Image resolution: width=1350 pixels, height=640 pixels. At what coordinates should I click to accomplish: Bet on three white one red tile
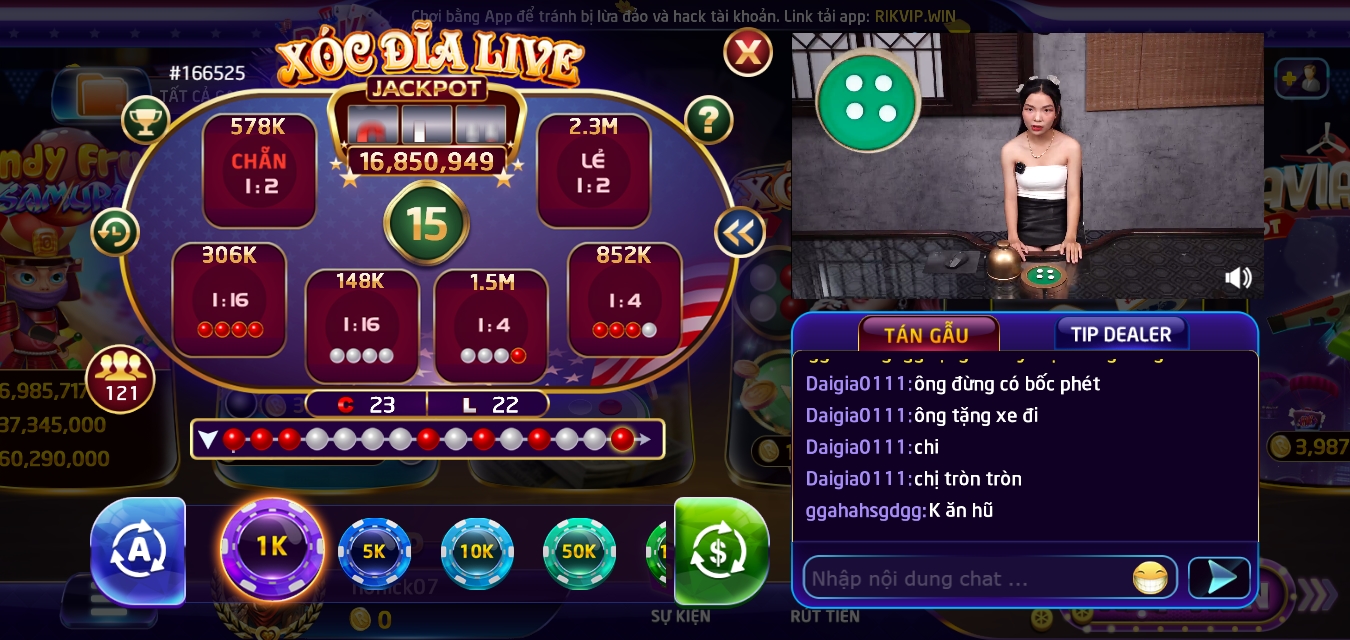pyautogui.click(x=491, y=324)
